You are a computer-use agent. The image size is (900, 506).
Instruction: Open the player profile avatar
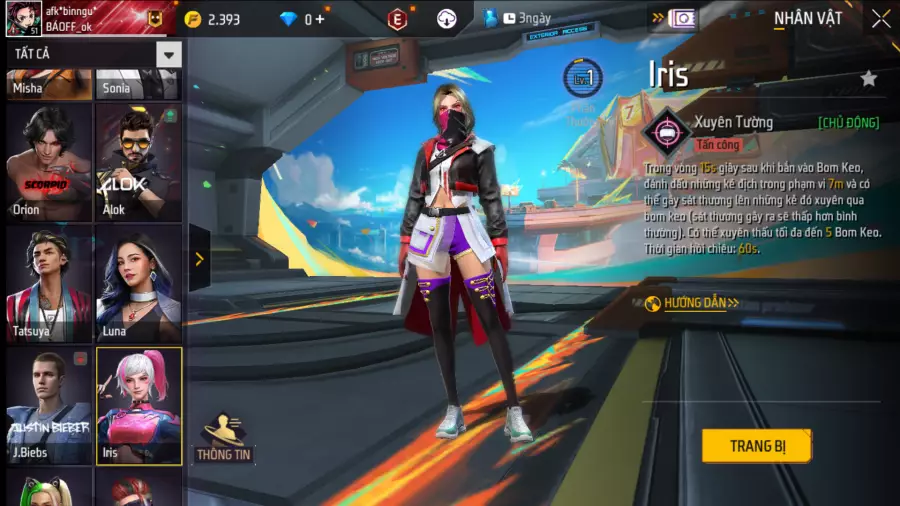pos(23,18)
